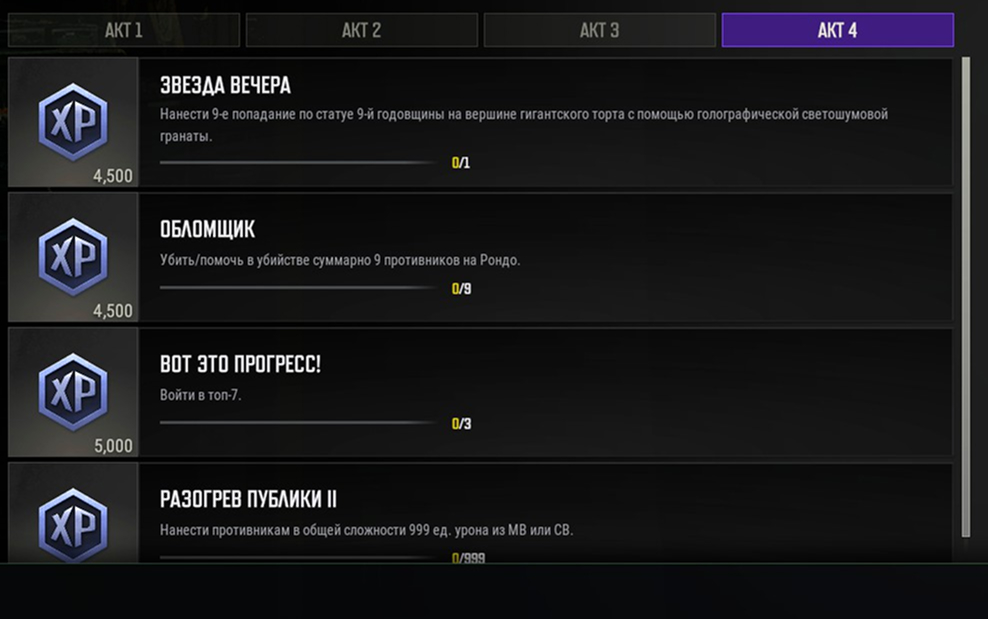Open the Обломщик mission row

tap(545, 257)
